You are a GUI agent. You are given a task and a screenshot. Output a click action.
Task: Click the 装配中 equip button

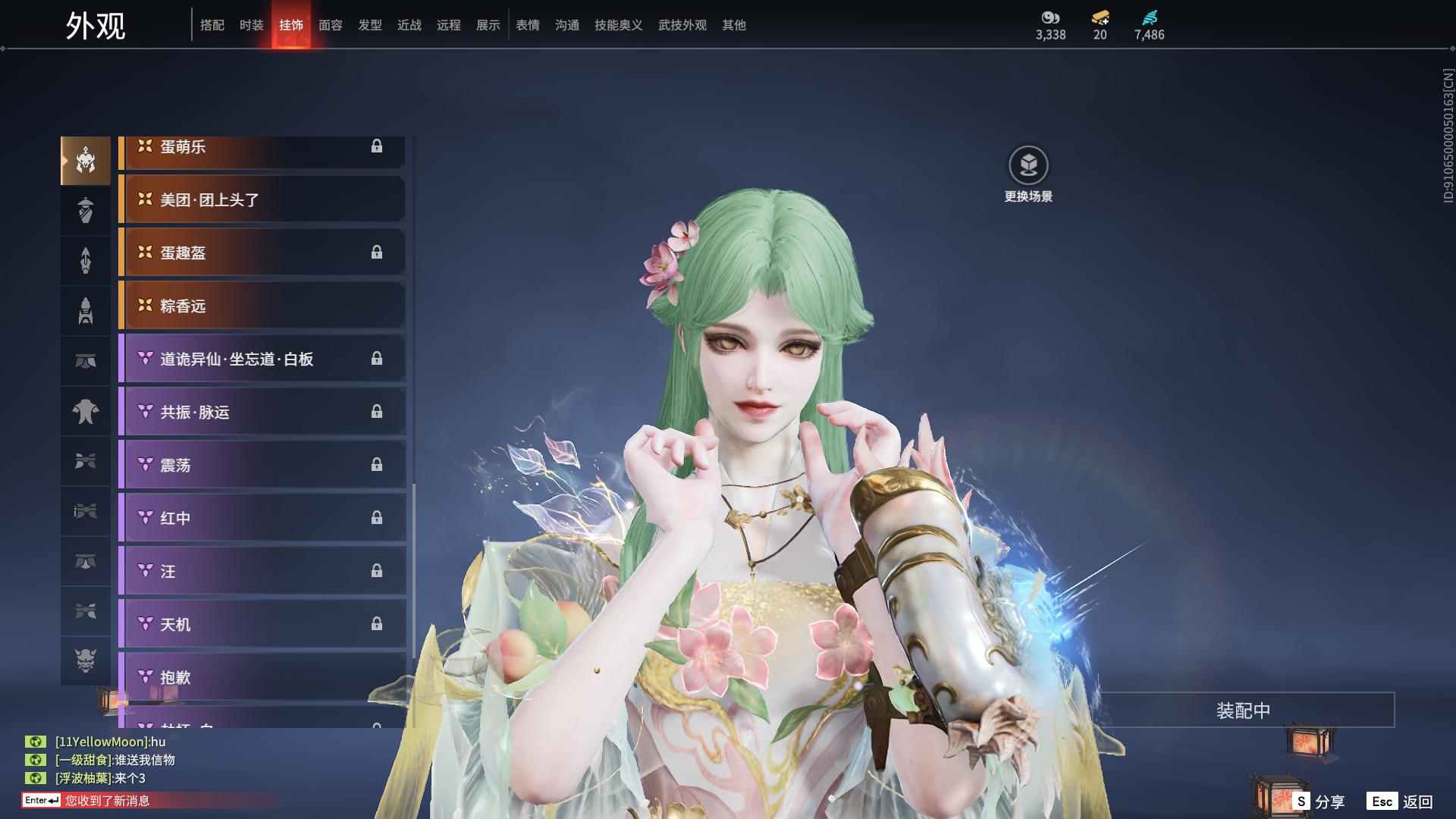[x=1243, y=711]
